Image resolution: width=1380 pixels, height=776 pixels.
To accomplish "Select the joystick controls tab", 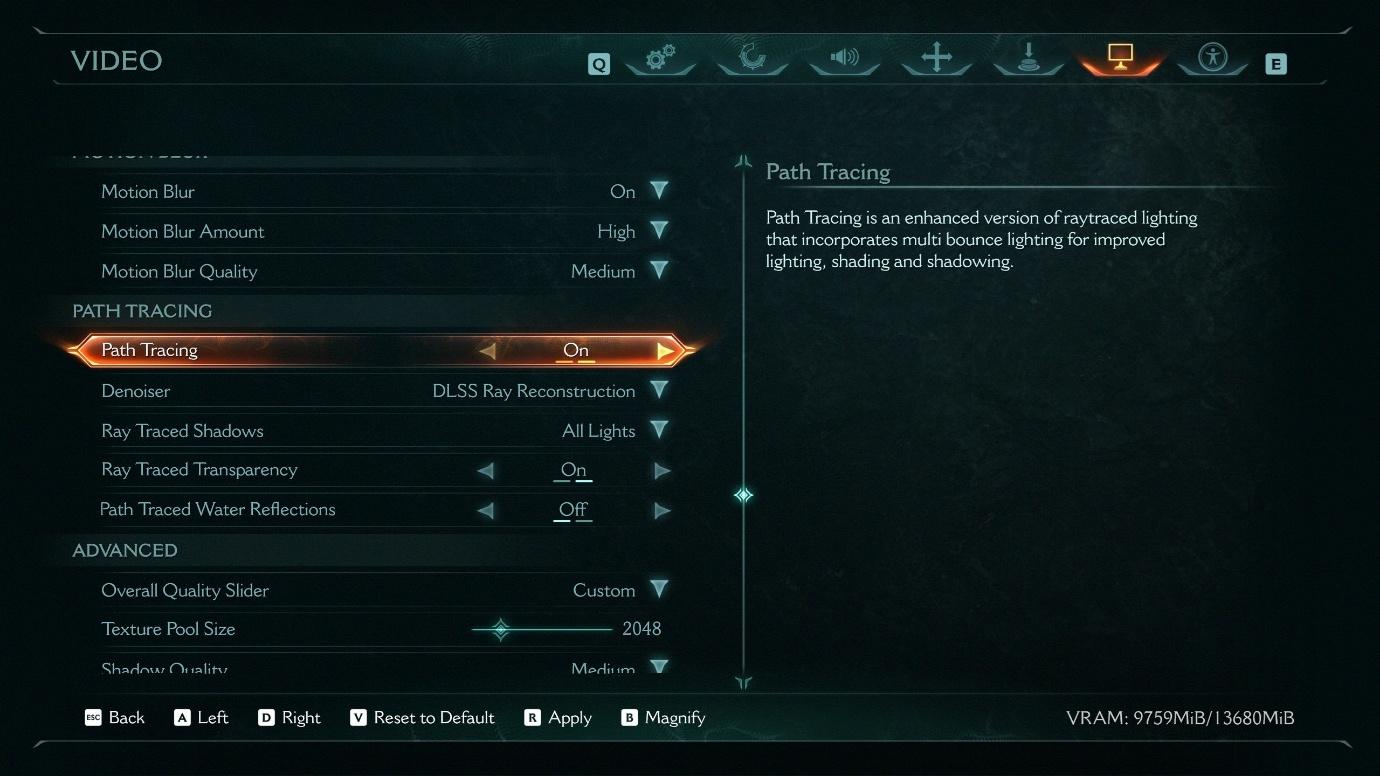I will [1028, 57].
